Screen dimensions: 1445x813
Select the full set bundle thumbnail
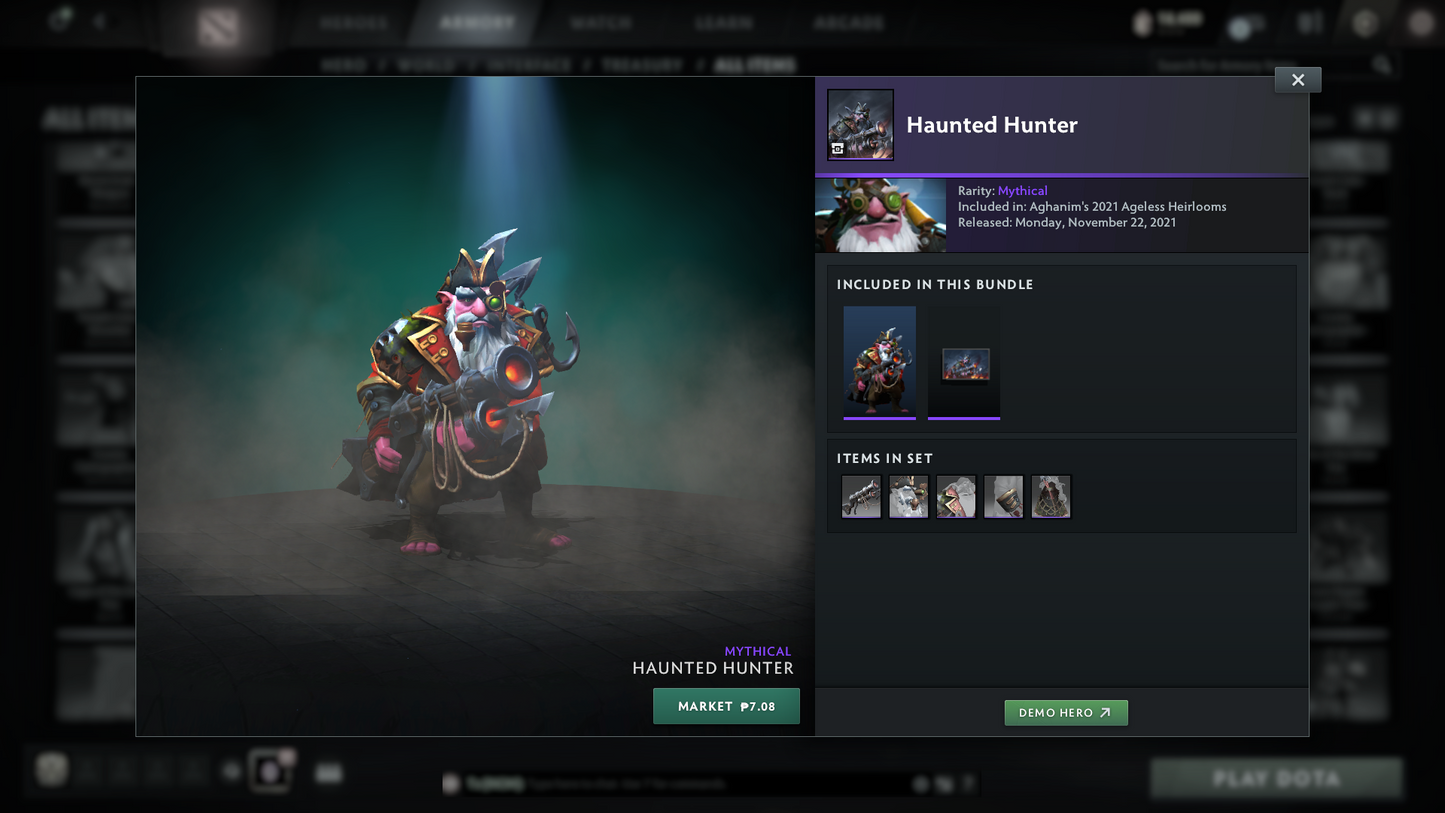[x=880, y=362]
